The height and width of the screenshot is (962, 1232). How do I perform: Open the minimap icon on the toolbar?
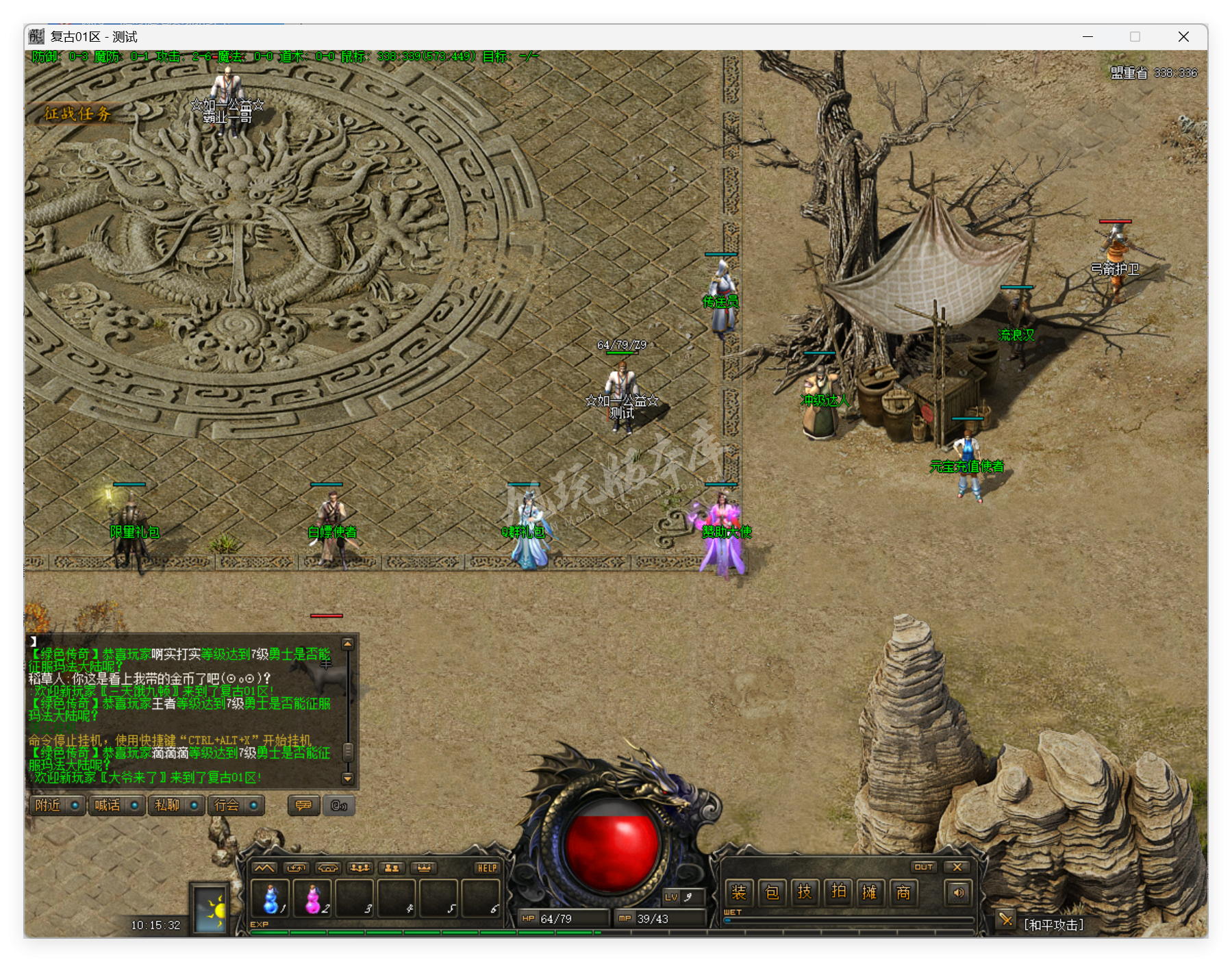[x=264, y=868]
